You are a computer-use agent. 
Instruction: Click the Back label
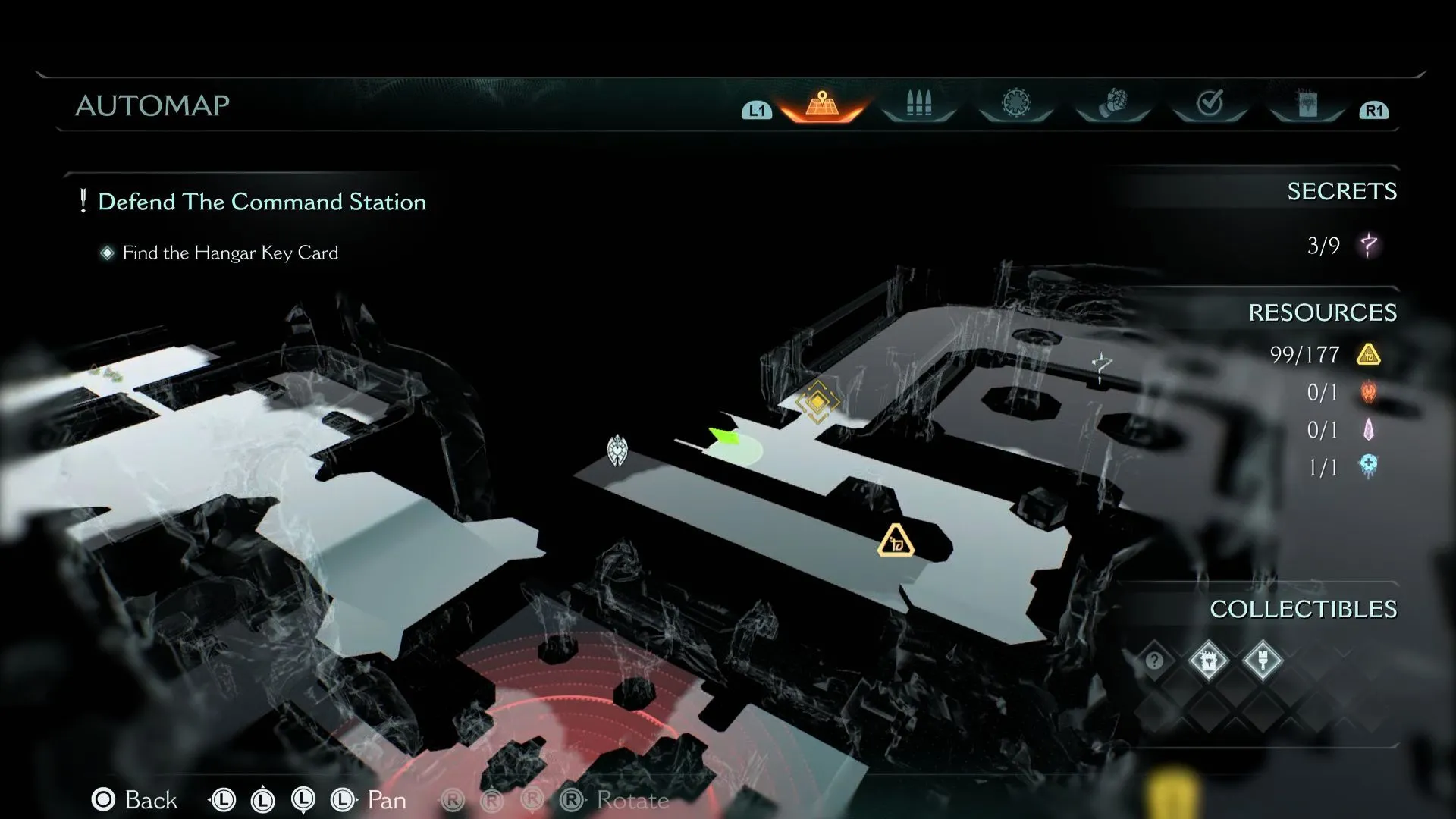(151, 800)
